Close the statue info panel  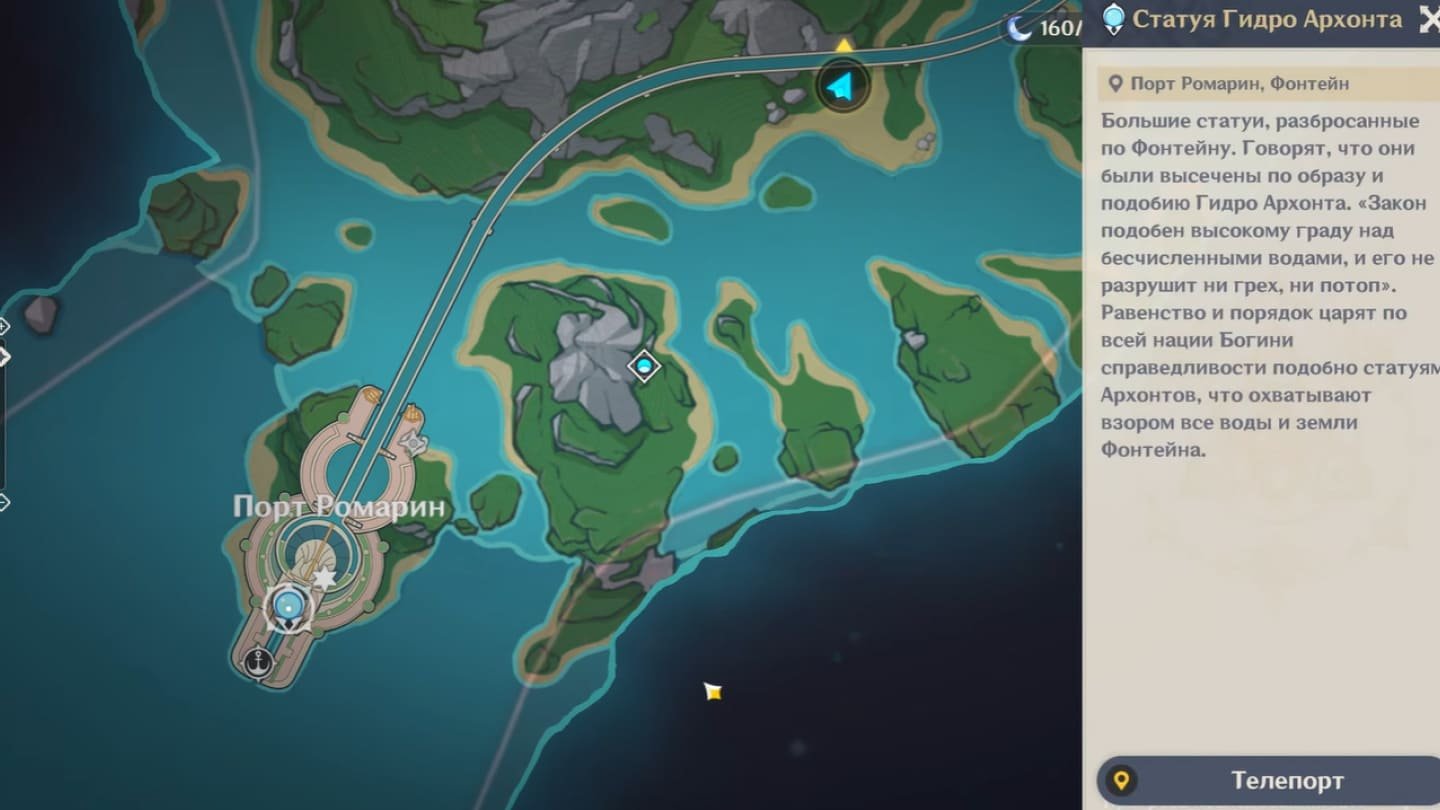(1429, 20)
